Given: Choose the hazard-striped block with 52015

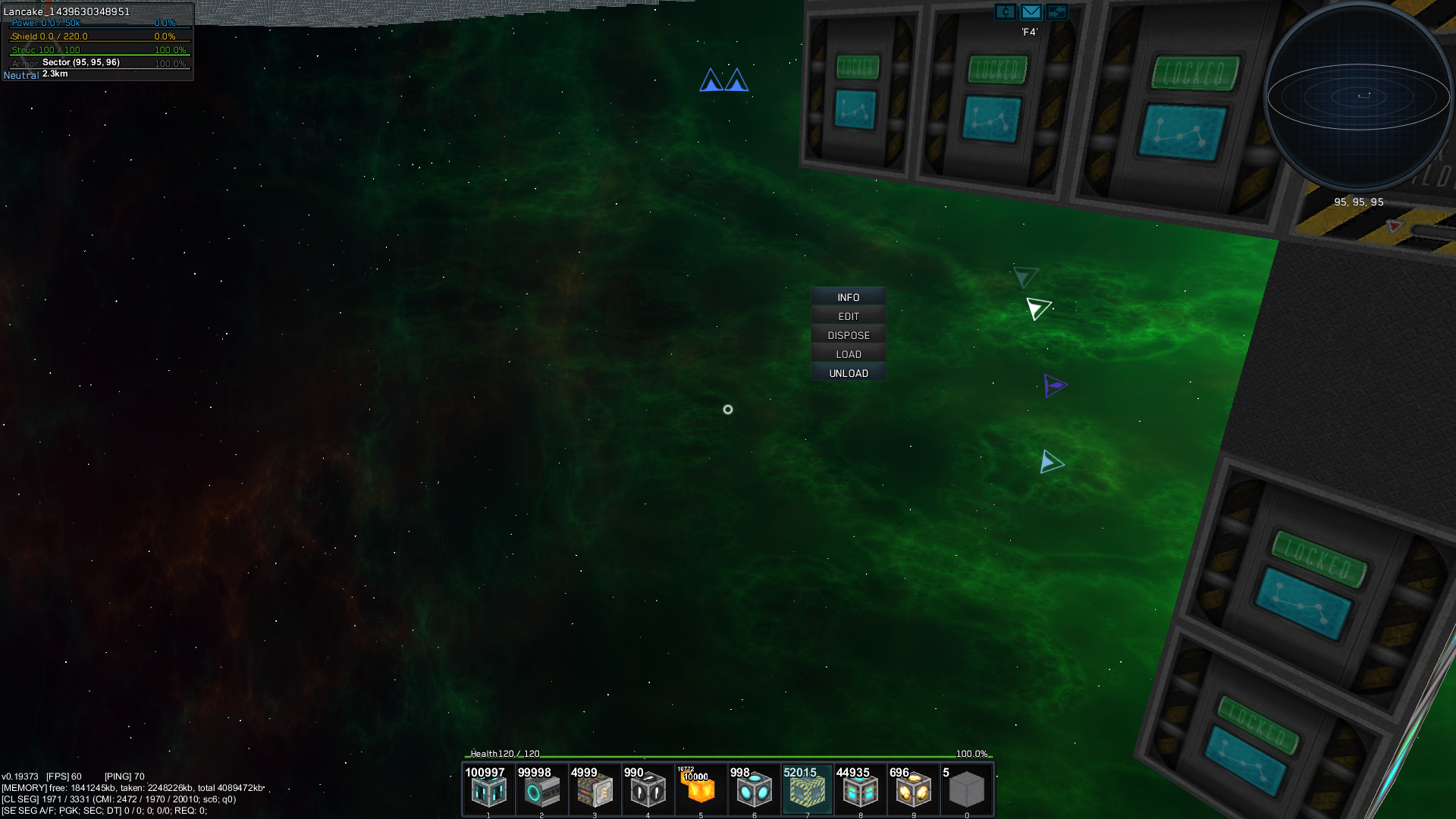Looking at the screenshot, I should [807, 790].
